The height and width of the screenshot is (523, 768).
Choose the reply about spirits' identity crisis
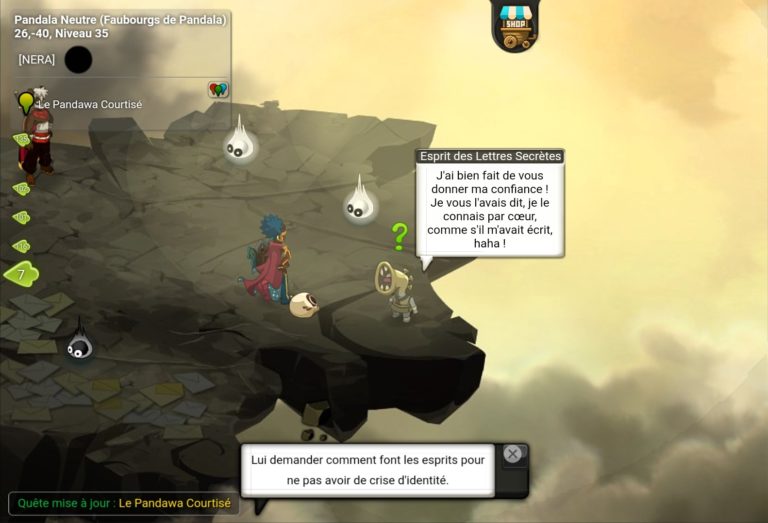(x=368, y=470)
